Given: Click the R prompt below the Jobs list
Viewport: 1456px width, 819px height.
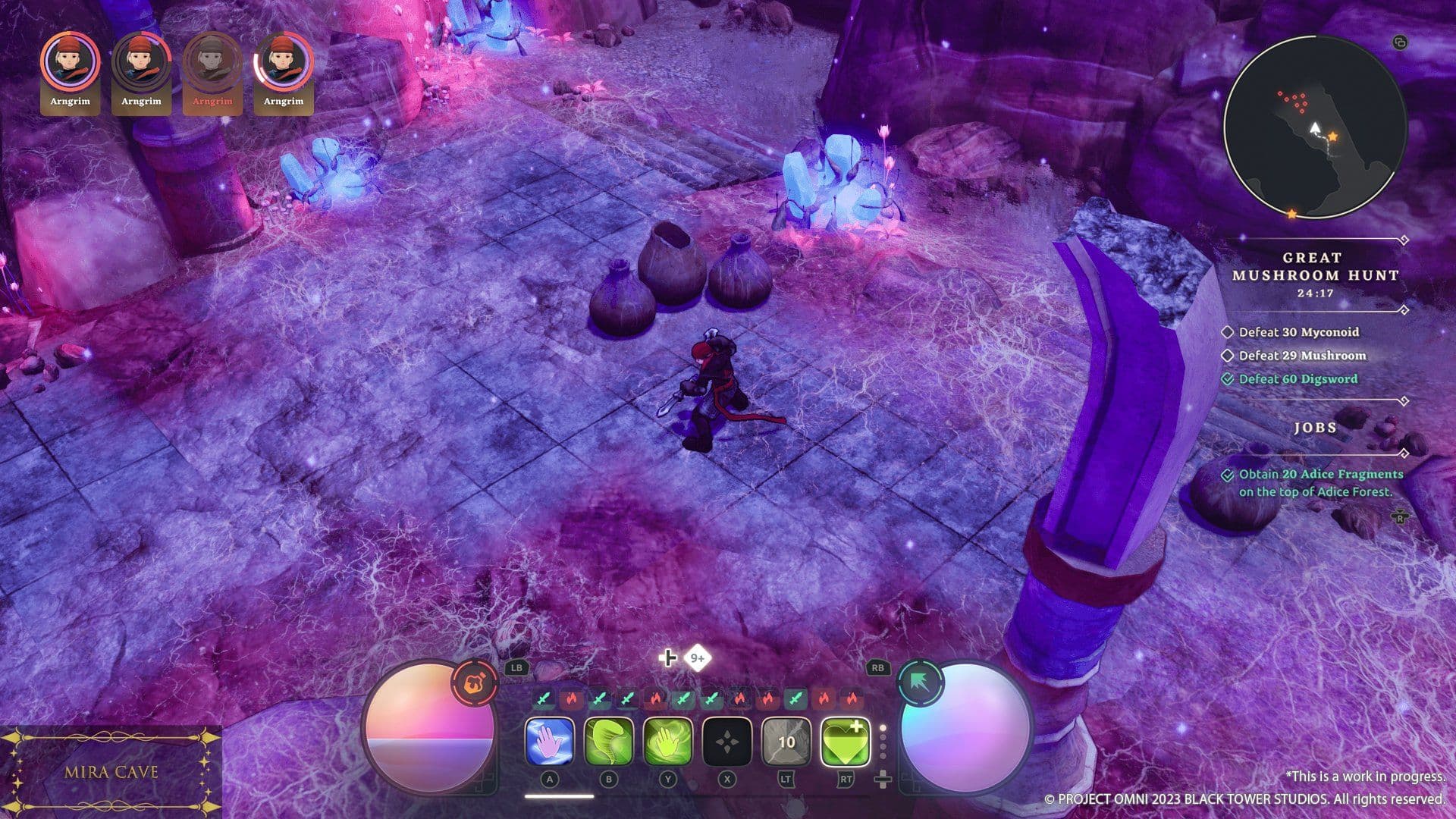Looking at the screenshot, I should pos(1401,517).
